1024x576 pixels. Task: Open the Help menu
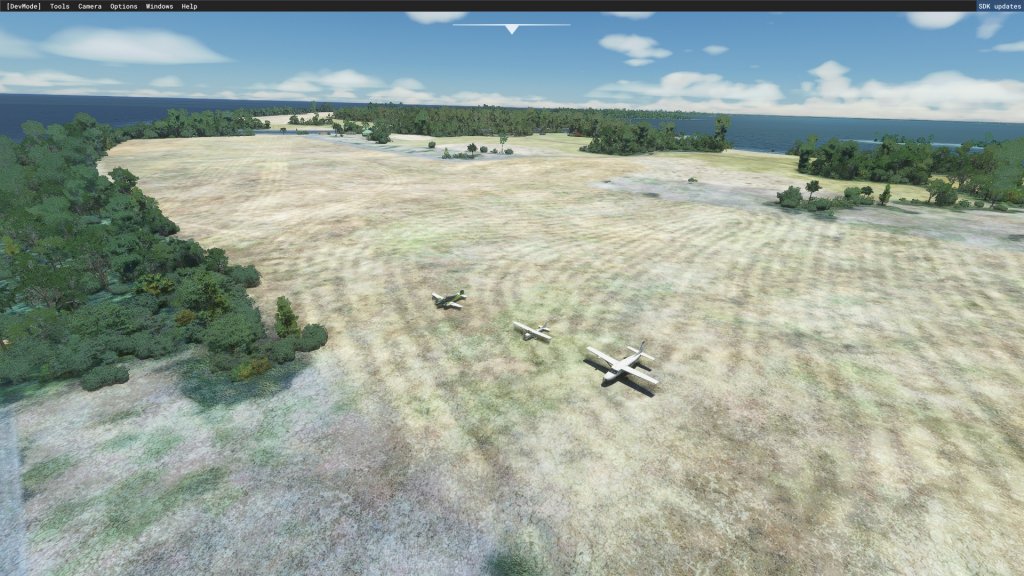189,6
